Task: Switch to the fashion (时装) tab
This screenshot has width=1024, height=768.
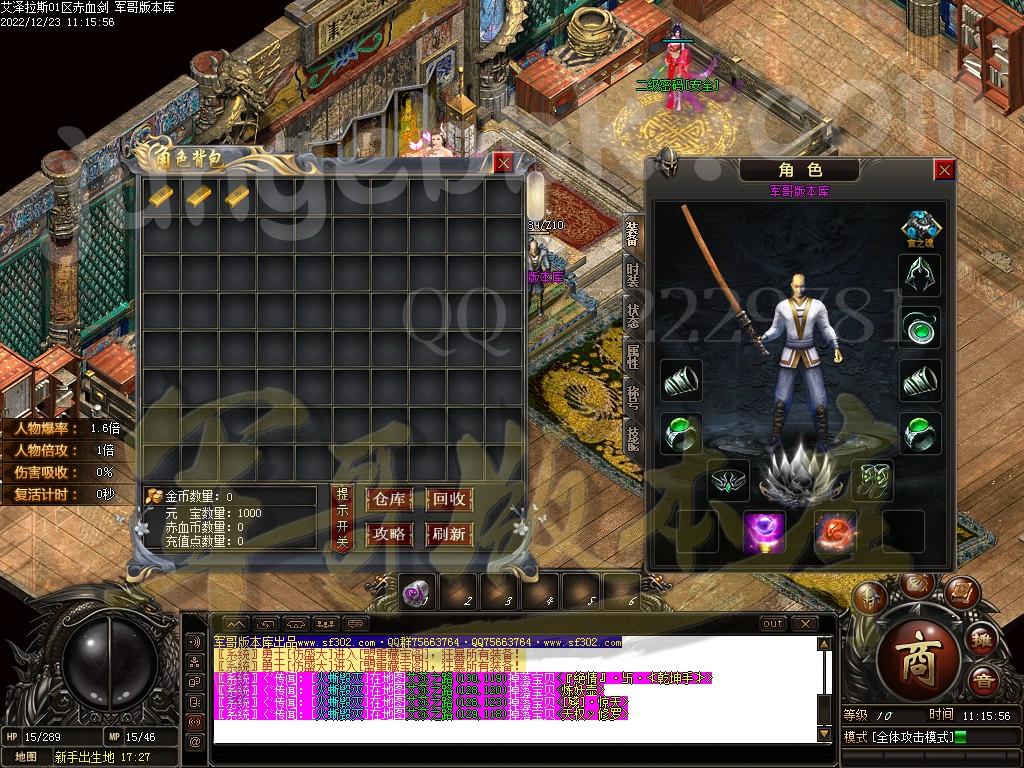Action: (x=633, y=273)
